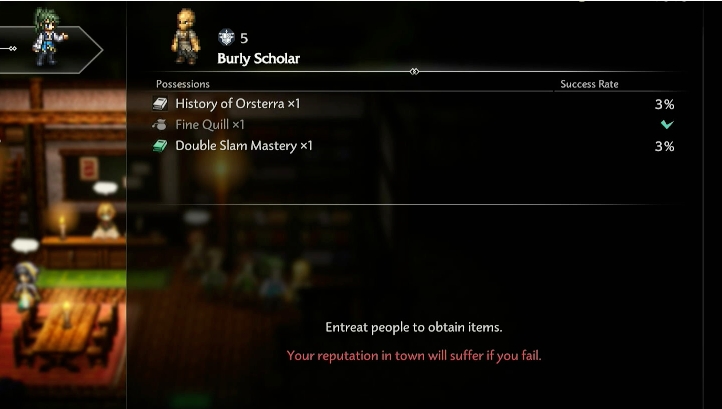The width and height of the screenshot is (722, 409).
Task: Select History of Orsterra item row
Action: click(x=238, y=104)
